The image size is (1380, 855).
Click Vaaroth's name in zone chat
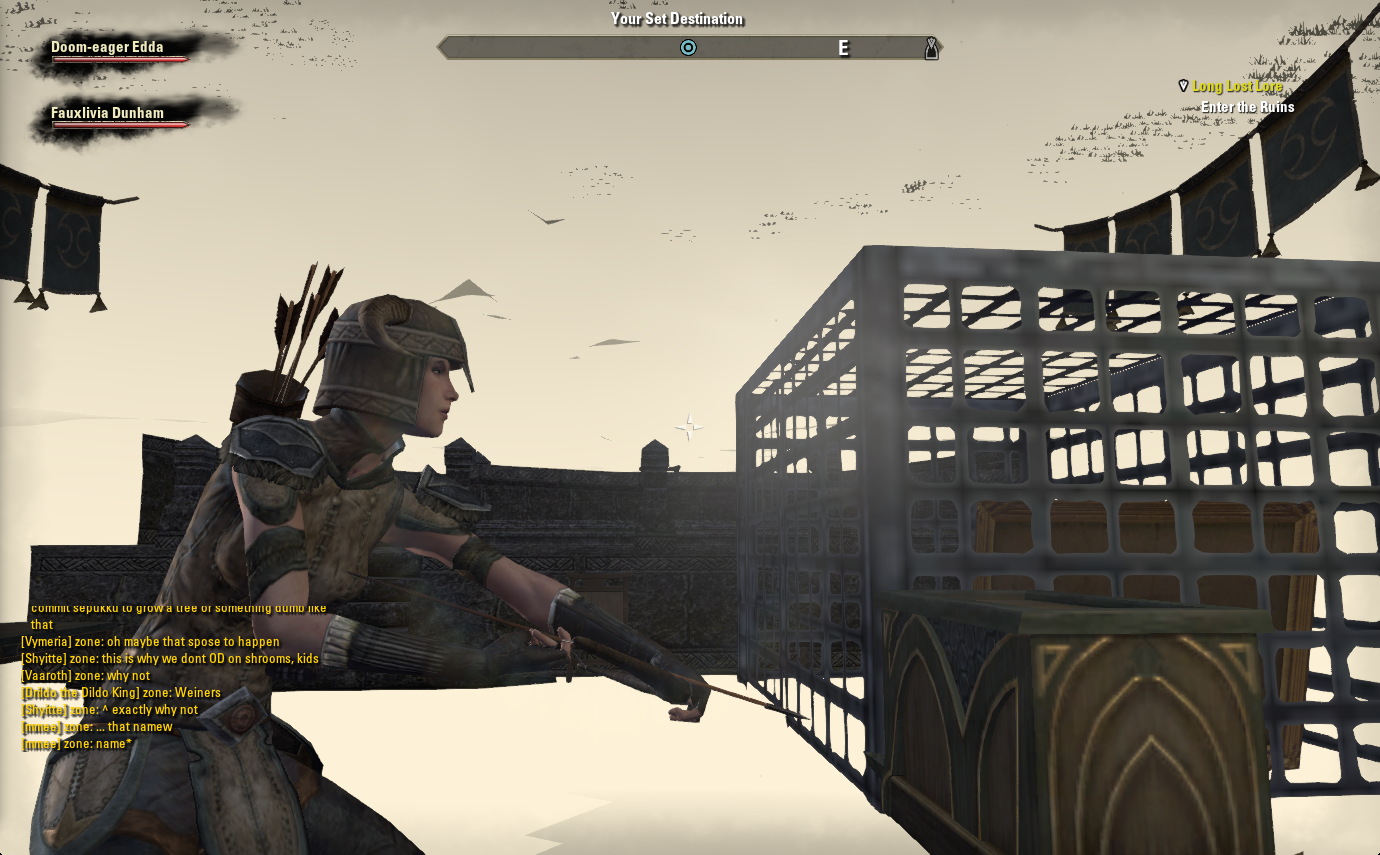coord(46,676)
